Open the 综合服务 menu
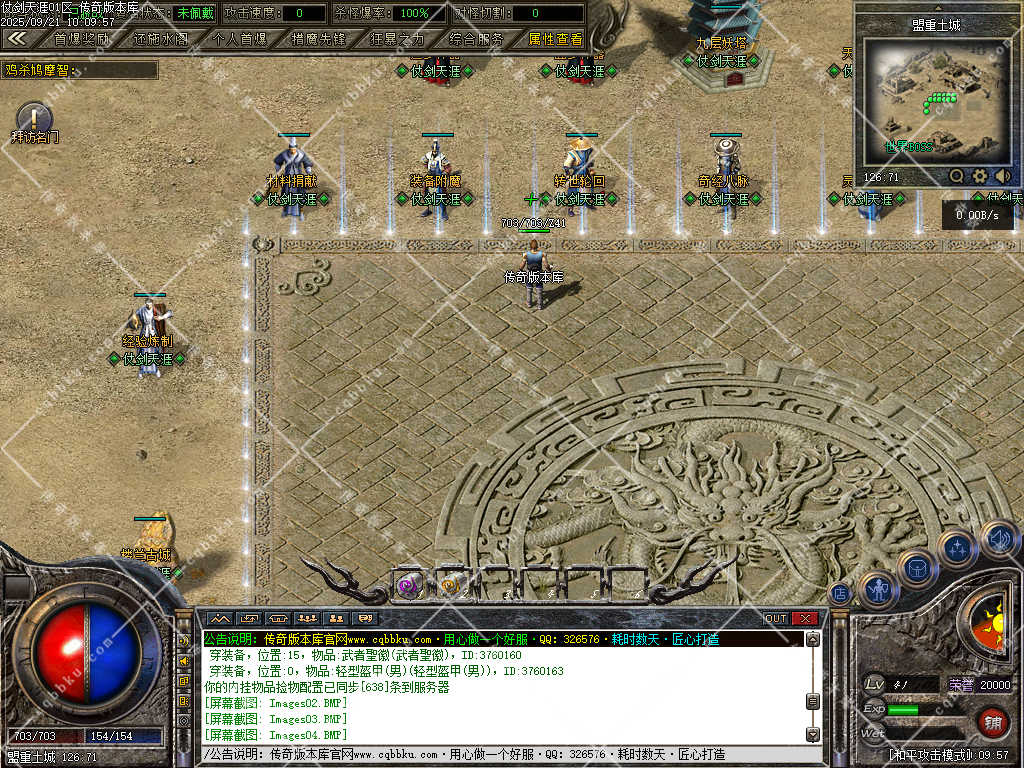 tap(476, 39)
